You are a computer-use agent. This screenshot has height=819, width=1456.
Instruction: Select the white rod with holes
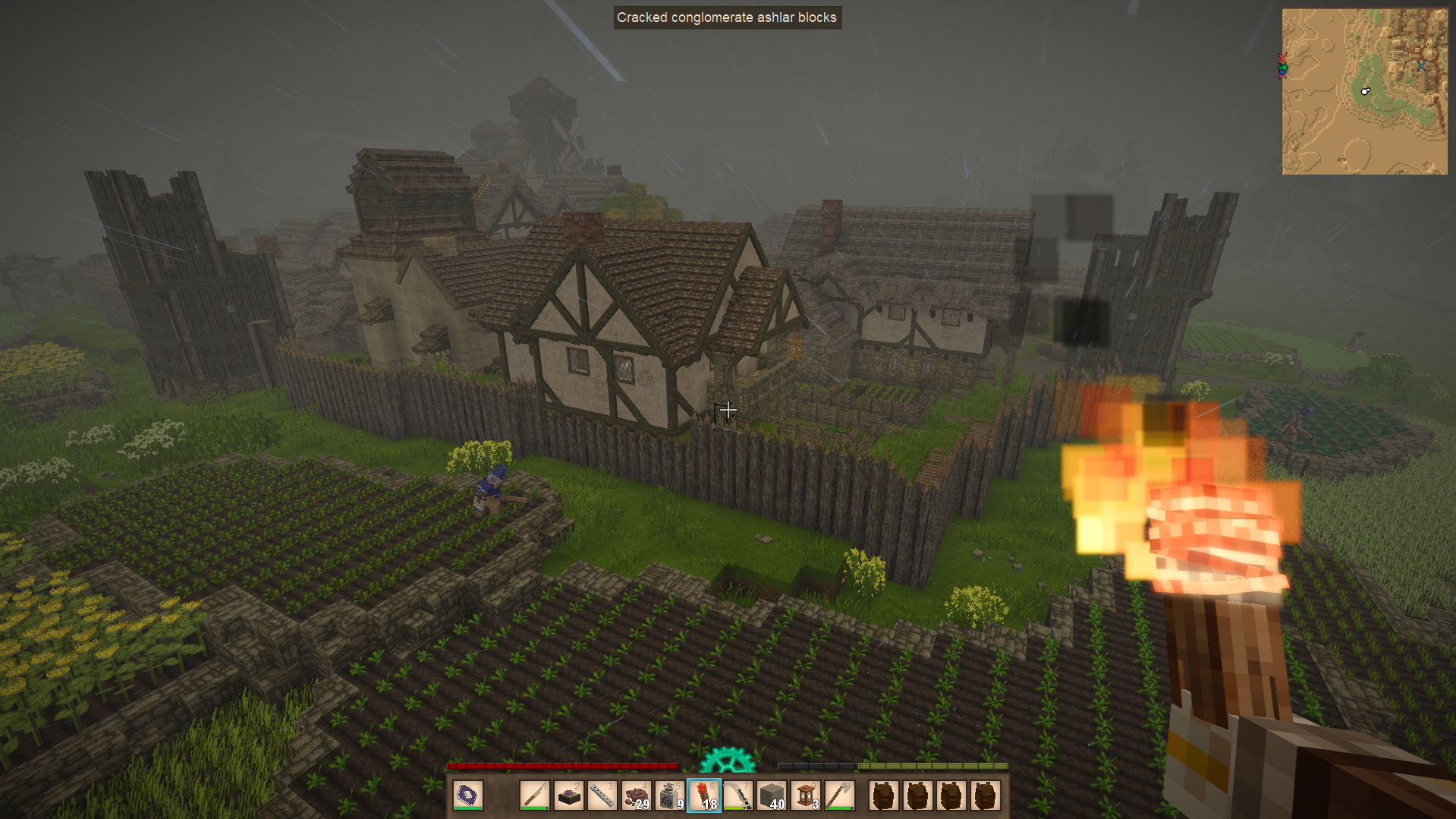click(x=602, y=795)
